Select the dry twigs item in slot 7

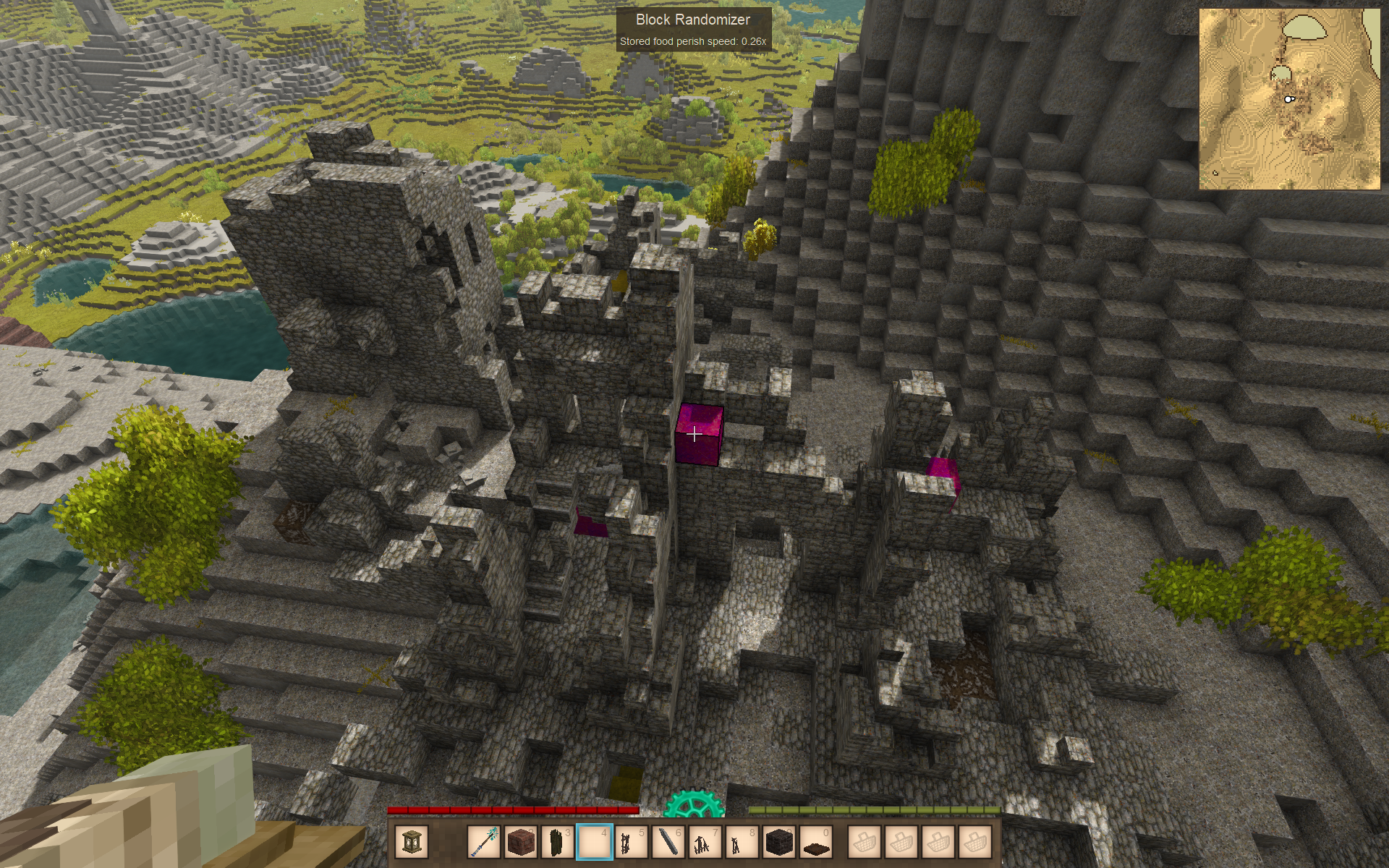pos(705,842)
